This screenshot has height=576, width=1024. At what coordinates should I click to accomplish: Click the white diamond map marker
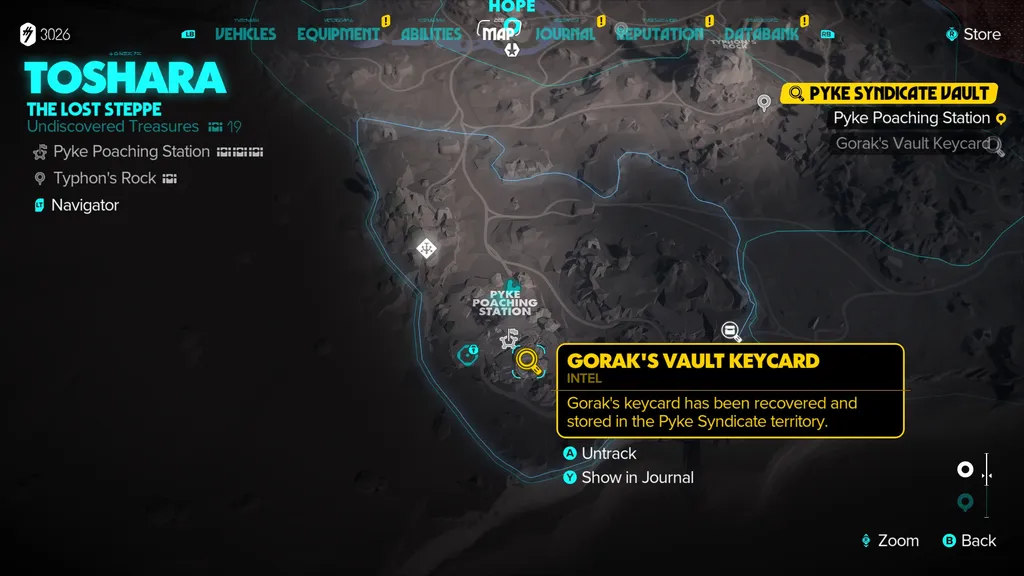click(426, 248)
